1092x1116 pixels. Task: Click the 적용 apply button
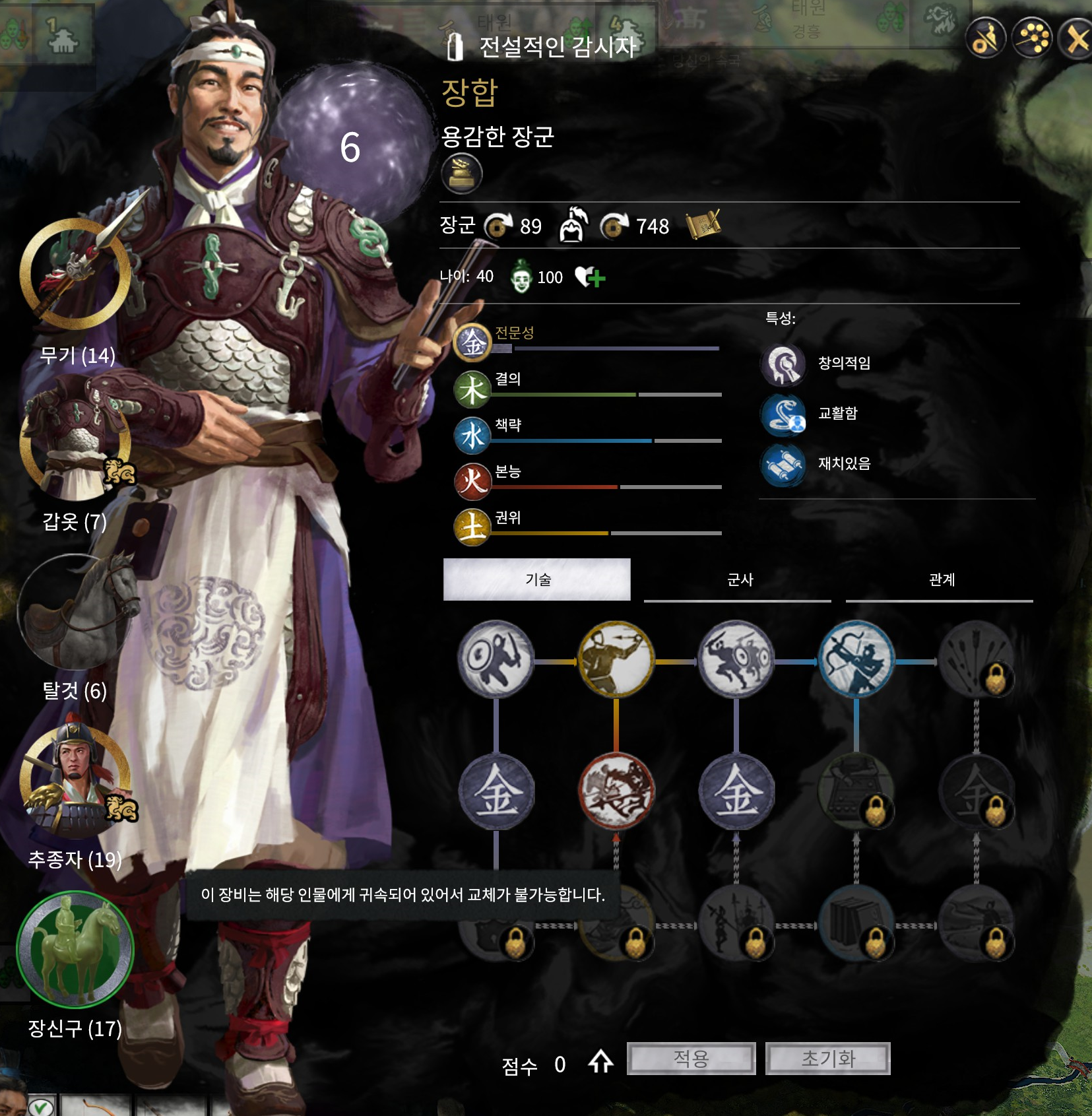tap(691, 1059)
